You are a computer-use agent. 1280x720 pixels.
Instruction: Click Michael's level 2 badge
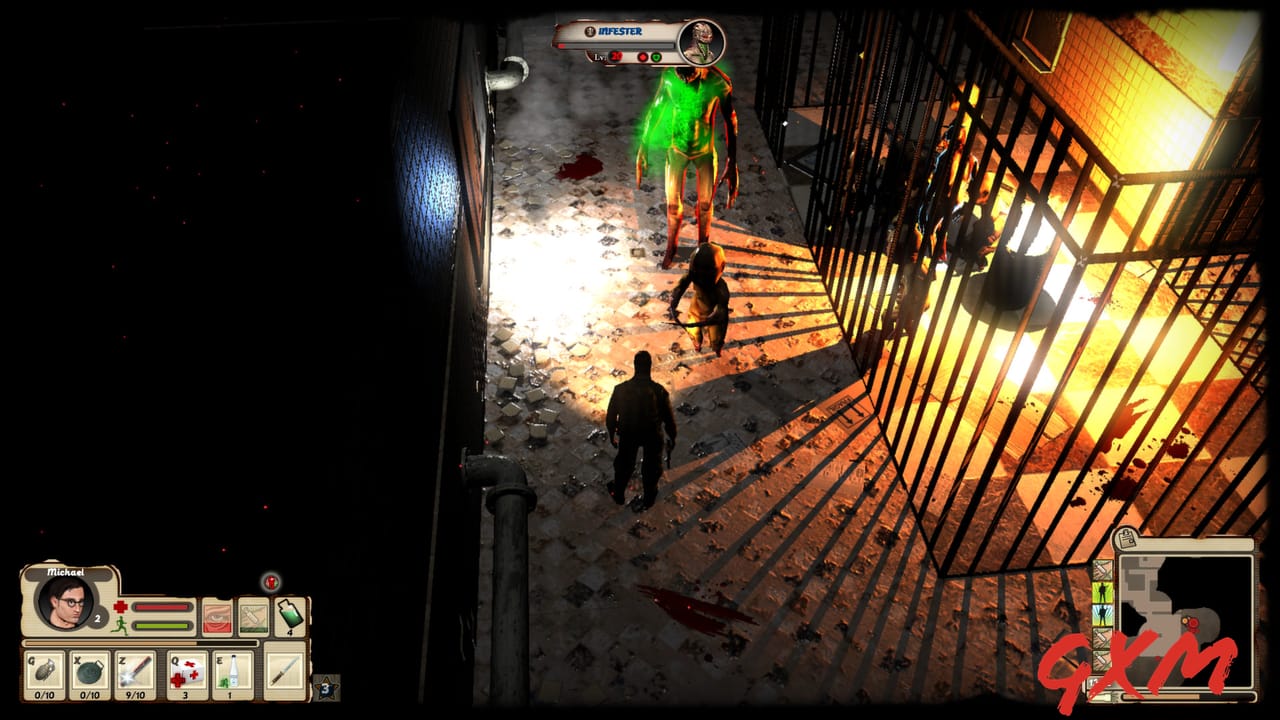97,619
